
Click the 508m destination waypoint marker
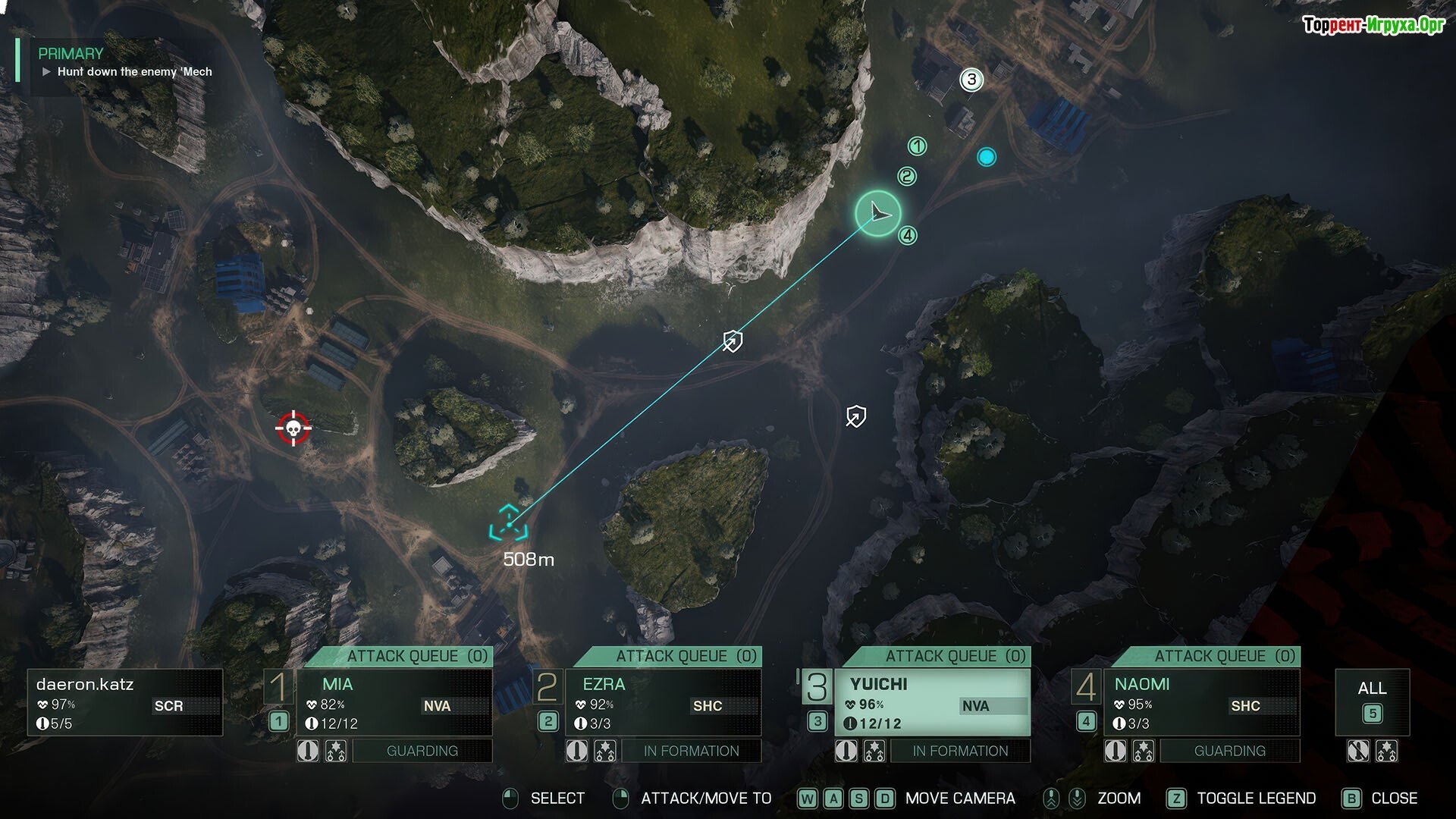tap(508, 523)
